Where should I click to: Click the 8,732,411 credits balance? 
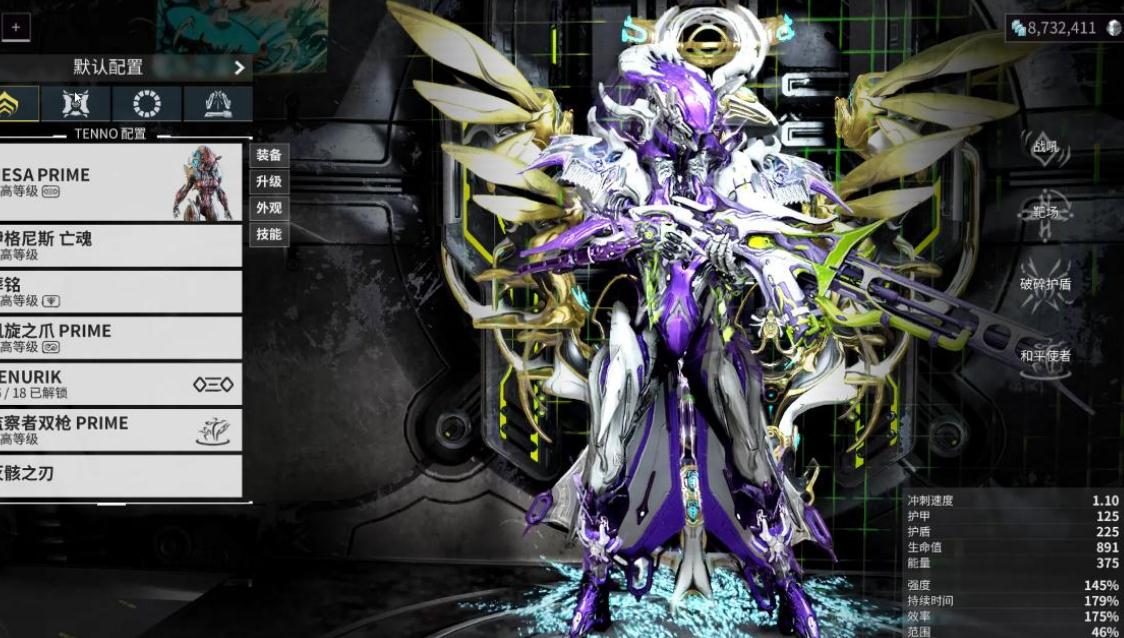pyautogui.click(x=1062, y=28)
